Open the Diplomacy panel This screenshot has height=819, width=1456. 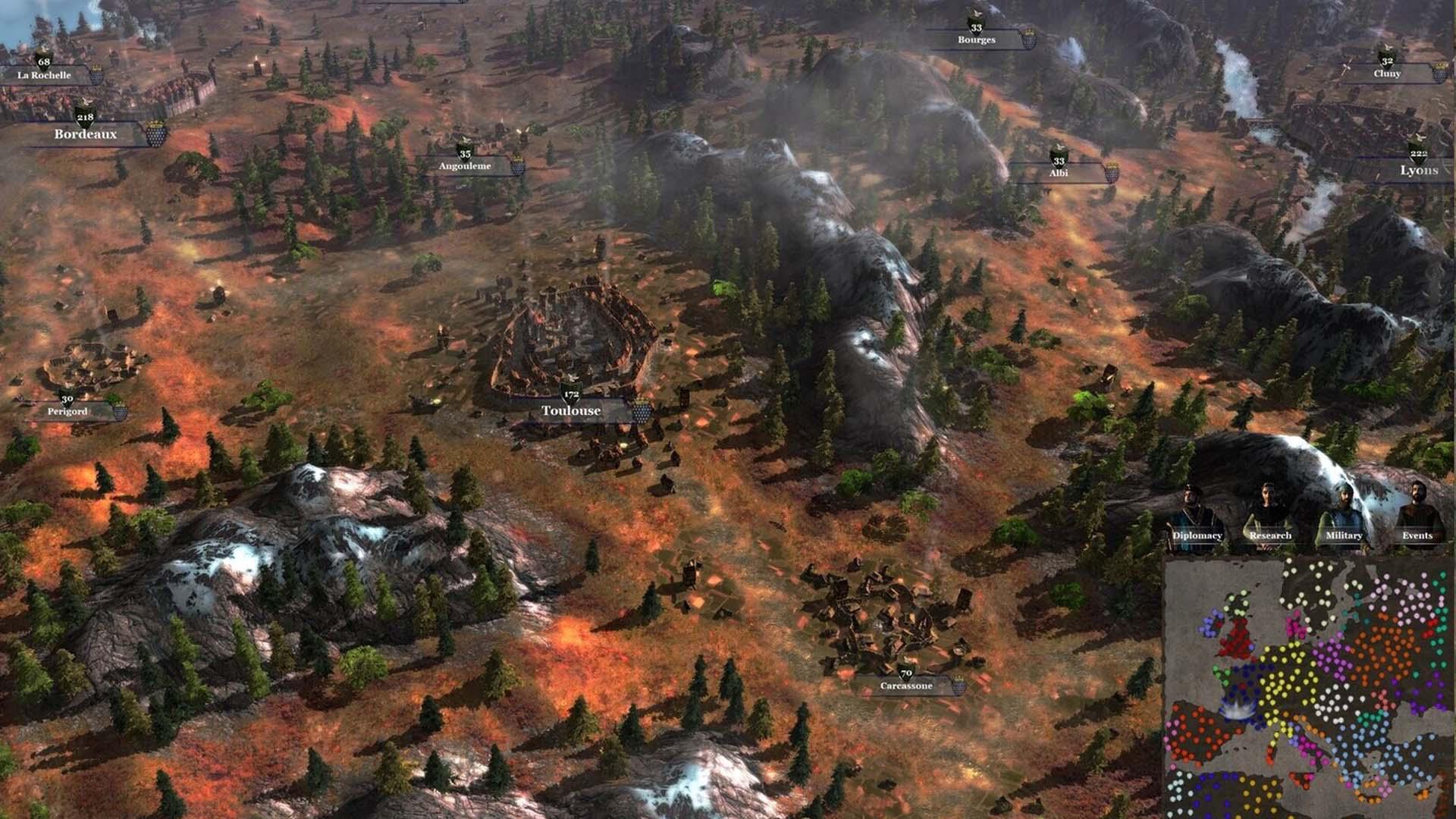tap(1198, 535)
